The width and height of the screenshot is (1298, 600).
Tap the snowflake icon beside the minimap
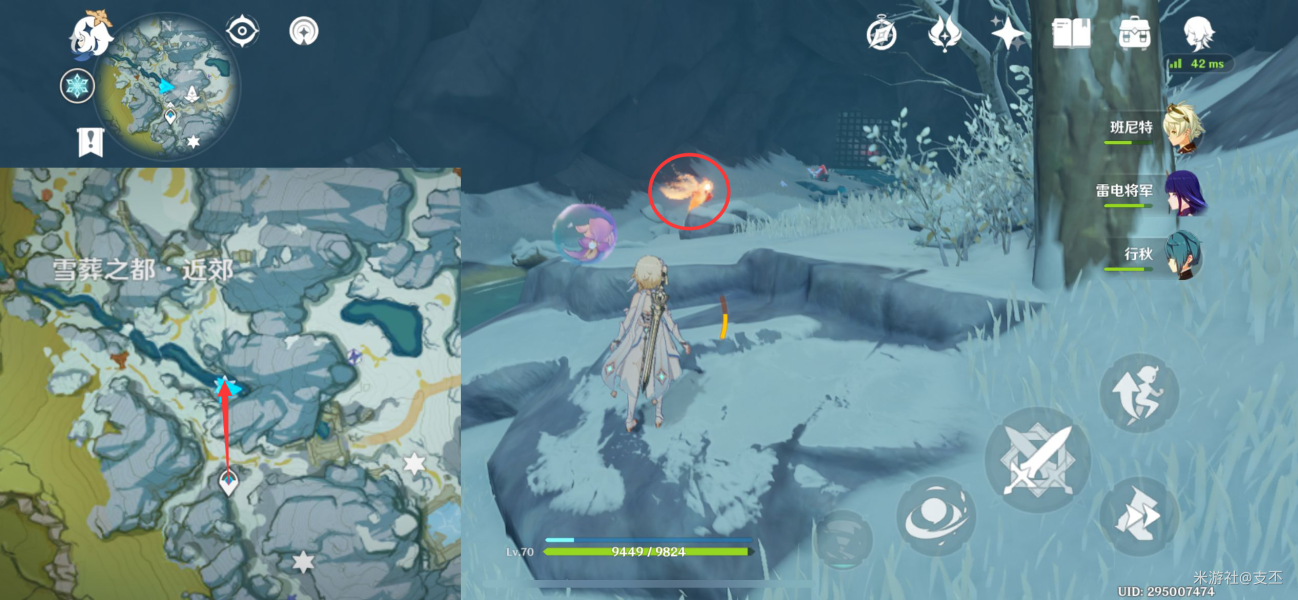(77, 86)
